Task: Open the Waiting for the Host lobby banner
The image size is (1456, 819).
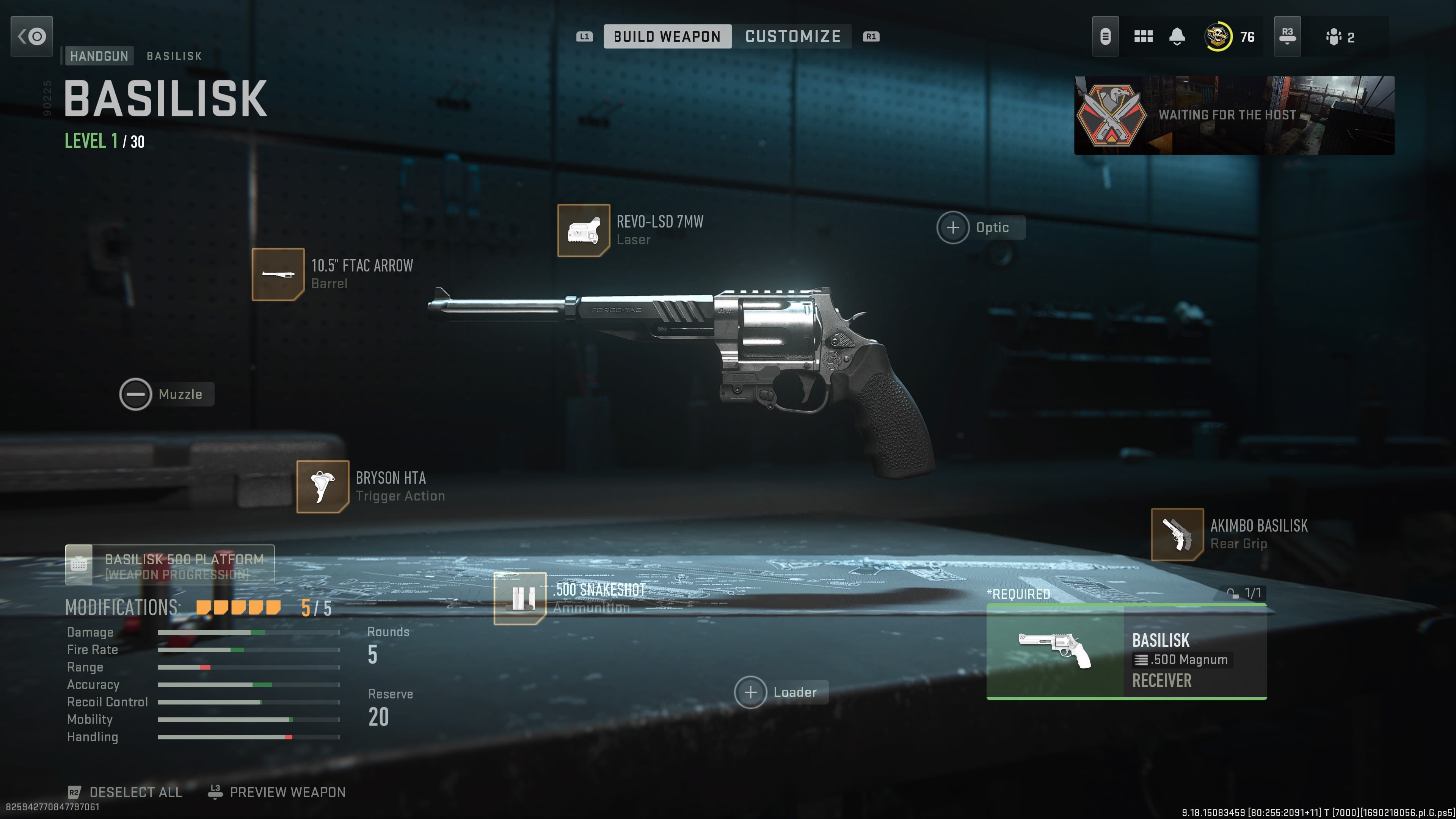Action: [1234, 115]
